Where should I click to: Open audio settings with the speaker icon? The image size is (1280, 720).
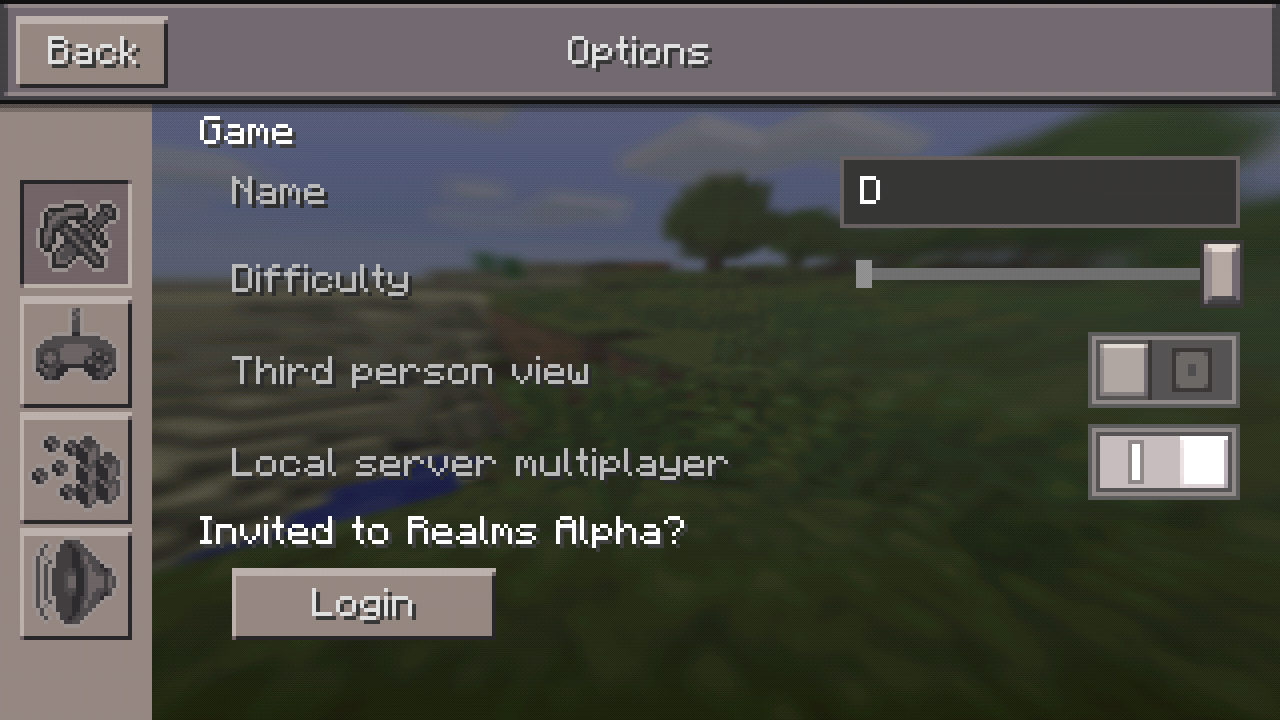coord(75,584)
